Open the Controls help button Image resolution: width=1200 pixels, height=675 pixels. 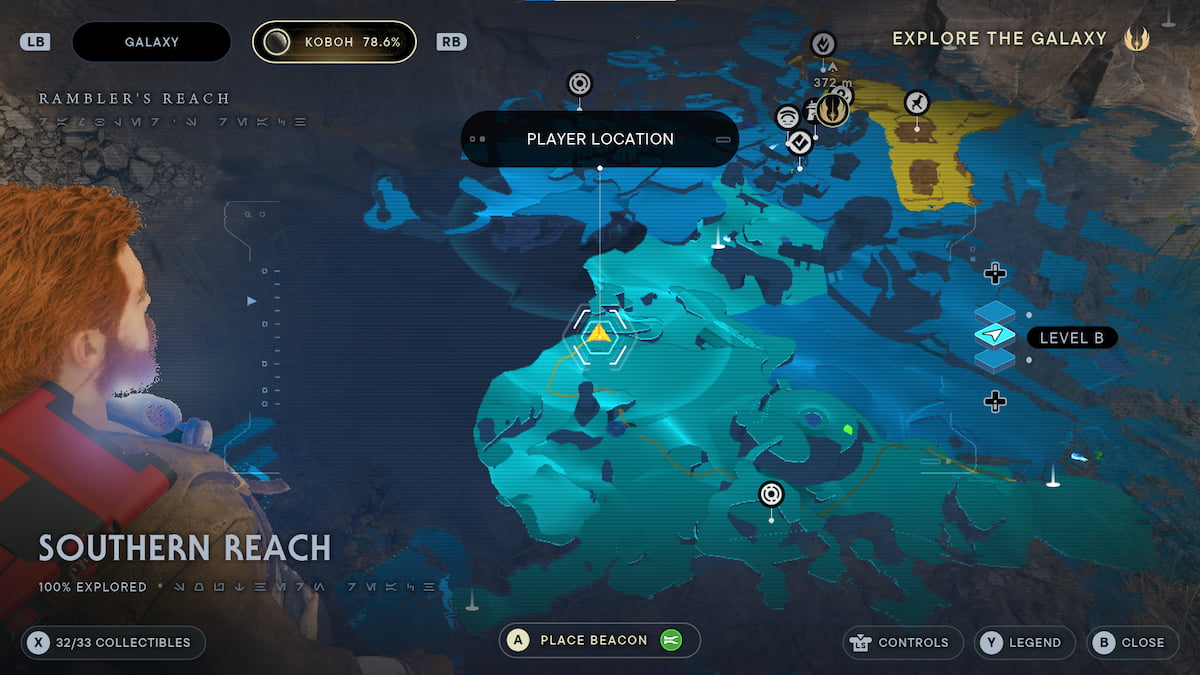click(x=903, y=643)
